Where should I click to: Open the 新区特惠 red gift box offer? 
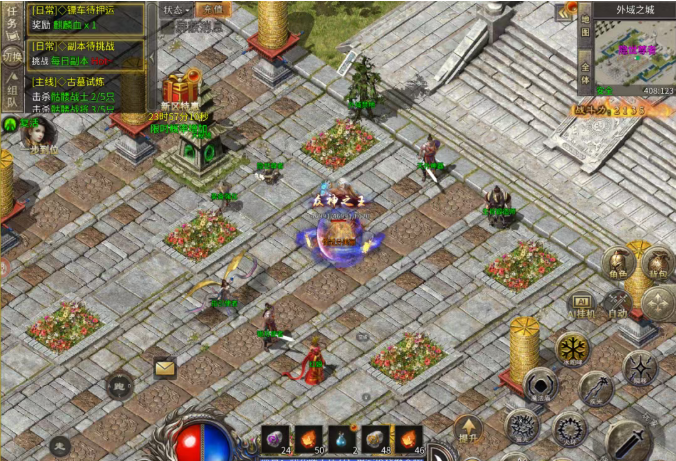182,88
